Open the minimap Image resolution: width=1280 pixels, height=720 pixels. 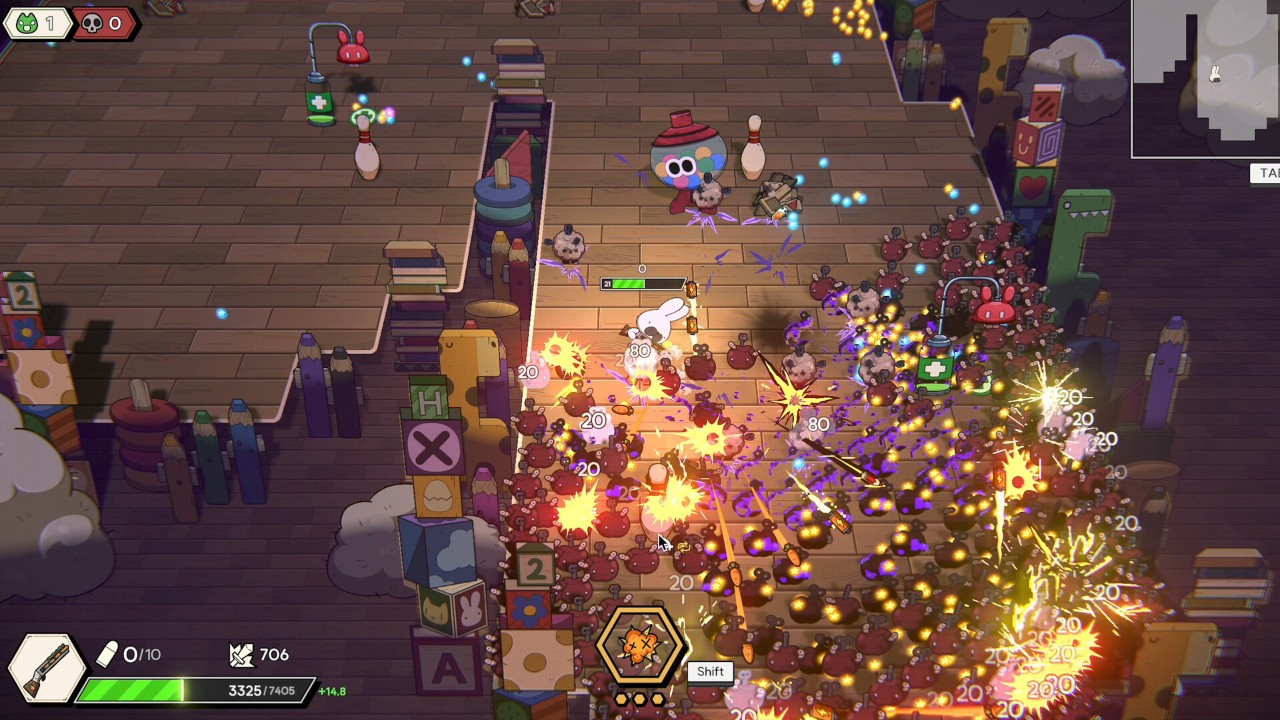coord(1206,78)
